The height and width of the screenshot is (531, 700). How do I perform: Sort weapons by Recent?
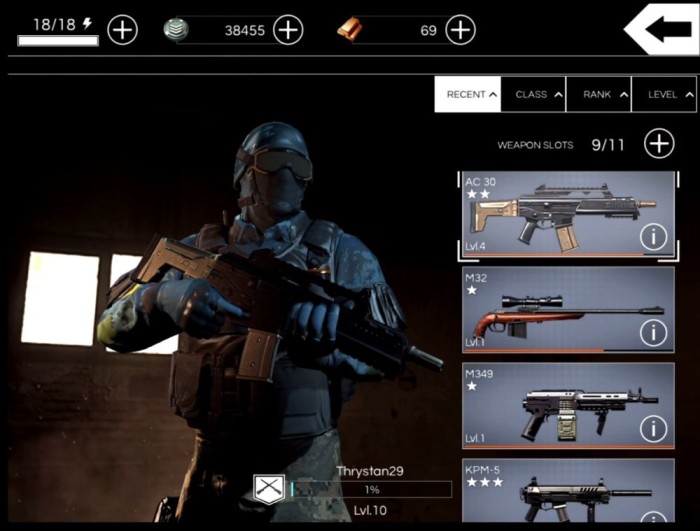pyautogui.click(x=467, y=95)
